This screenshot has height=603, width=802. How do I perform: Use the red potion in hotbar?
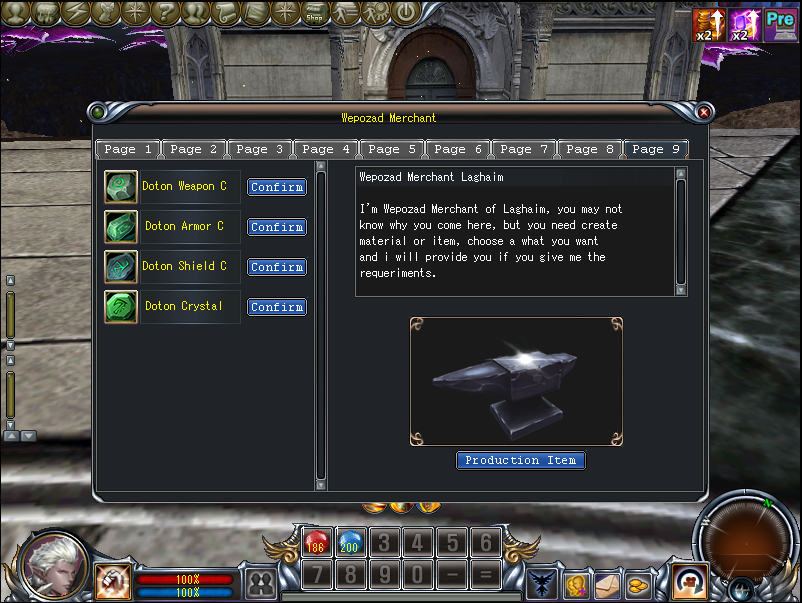tap(316, 545)
